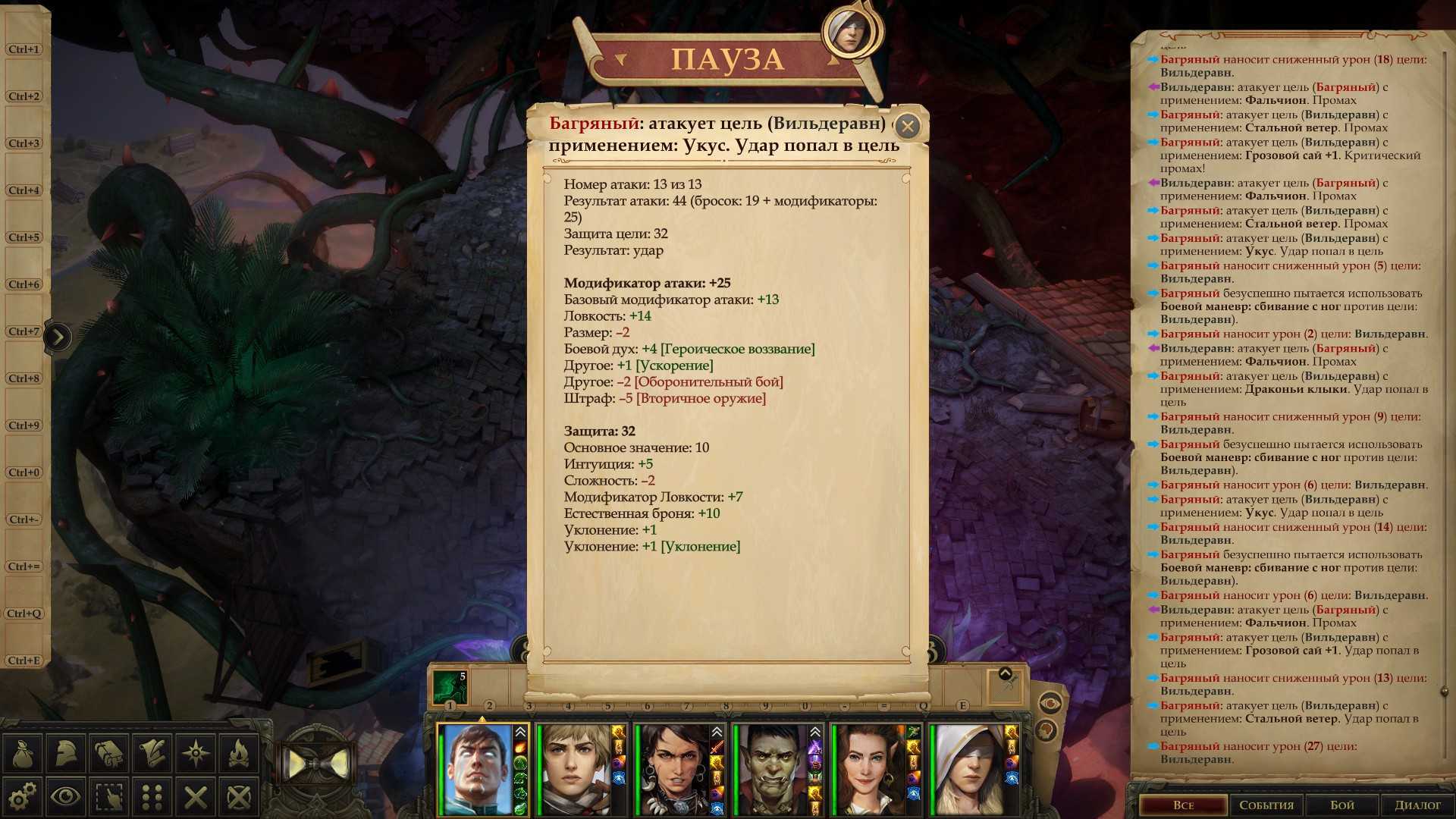This screenshot has height=819, width=1456.
Task: Click the campfire rest button
Action: 239,753
